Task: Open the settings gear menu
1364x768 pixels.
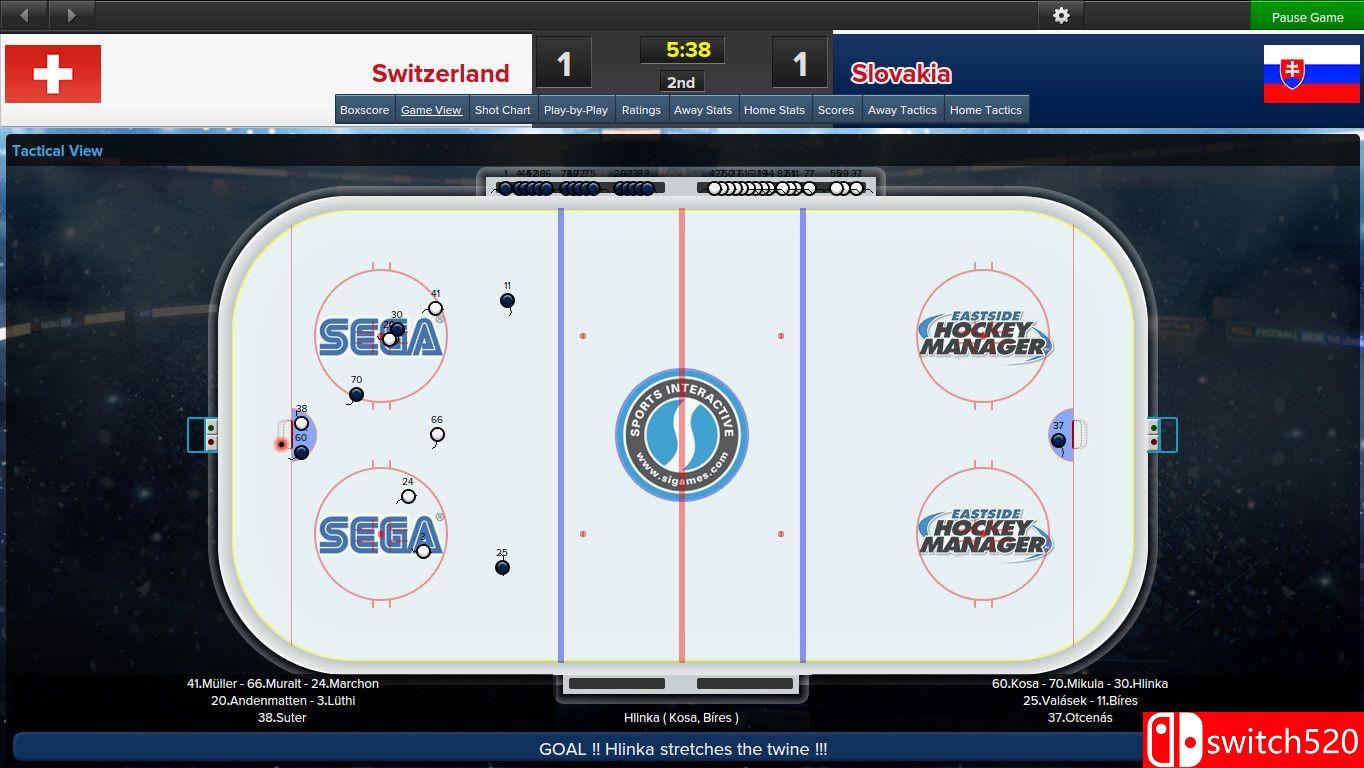Action: click(1060, 15)
